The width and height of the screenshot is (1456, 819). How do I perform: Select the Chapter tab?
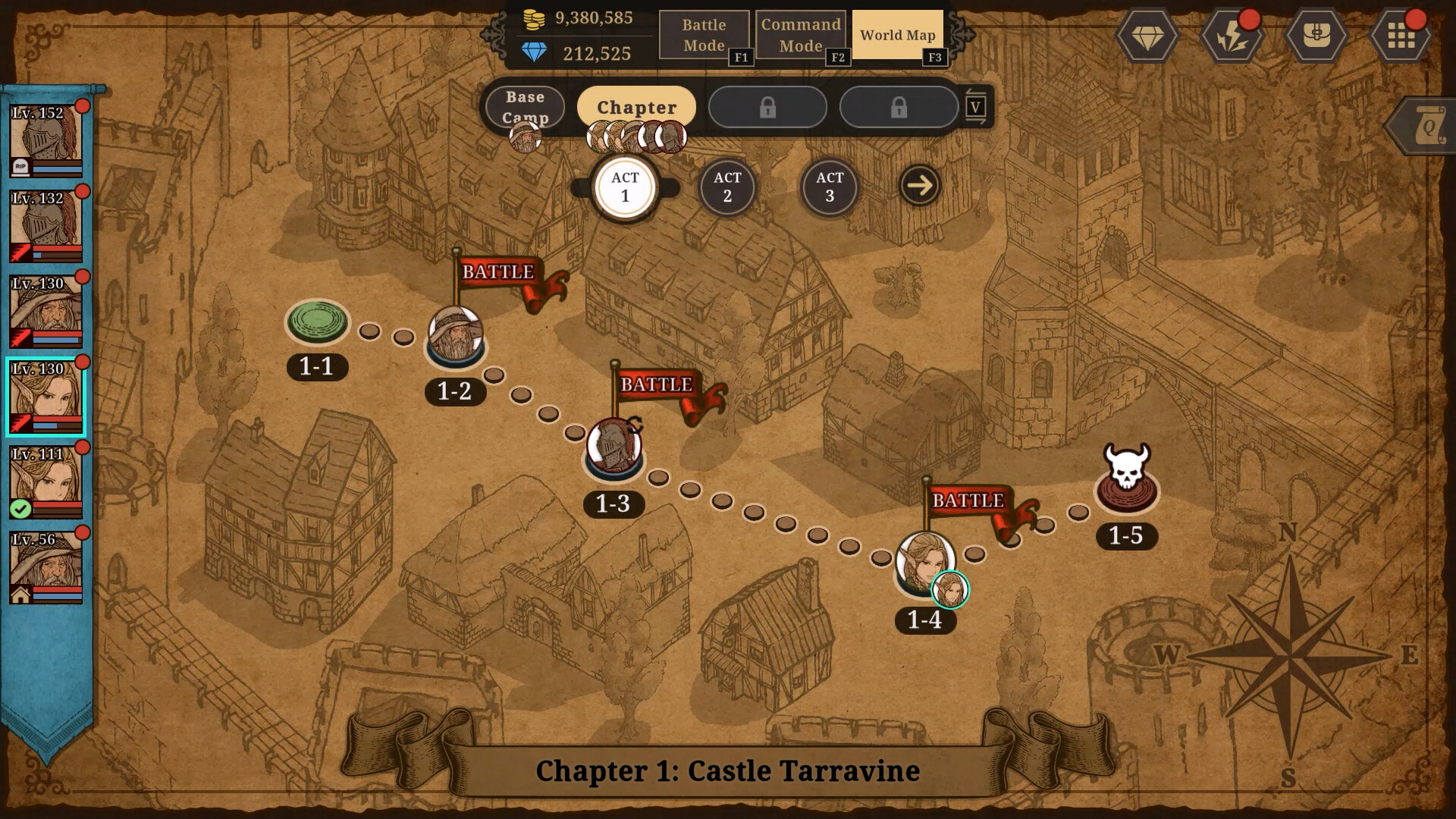(x=635, y=107)
